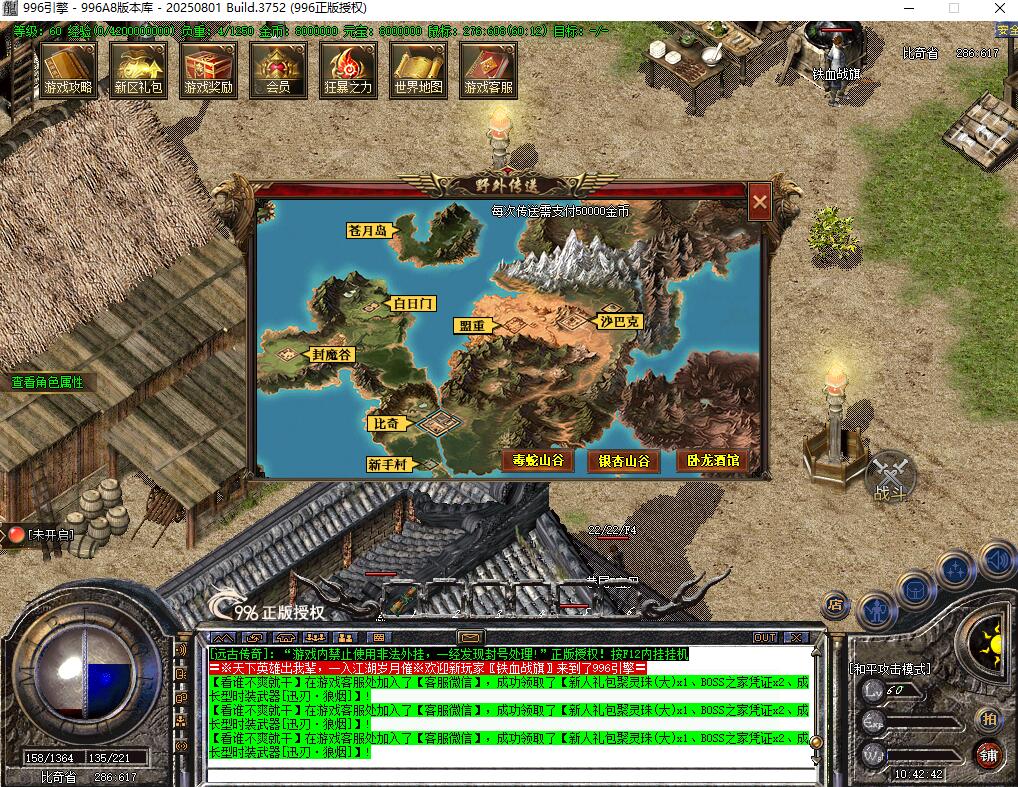The height and width of the screenshot is (787, 1018).
Task: Click the 毒蛇山谷 button
Action: [x=537, y=461]
